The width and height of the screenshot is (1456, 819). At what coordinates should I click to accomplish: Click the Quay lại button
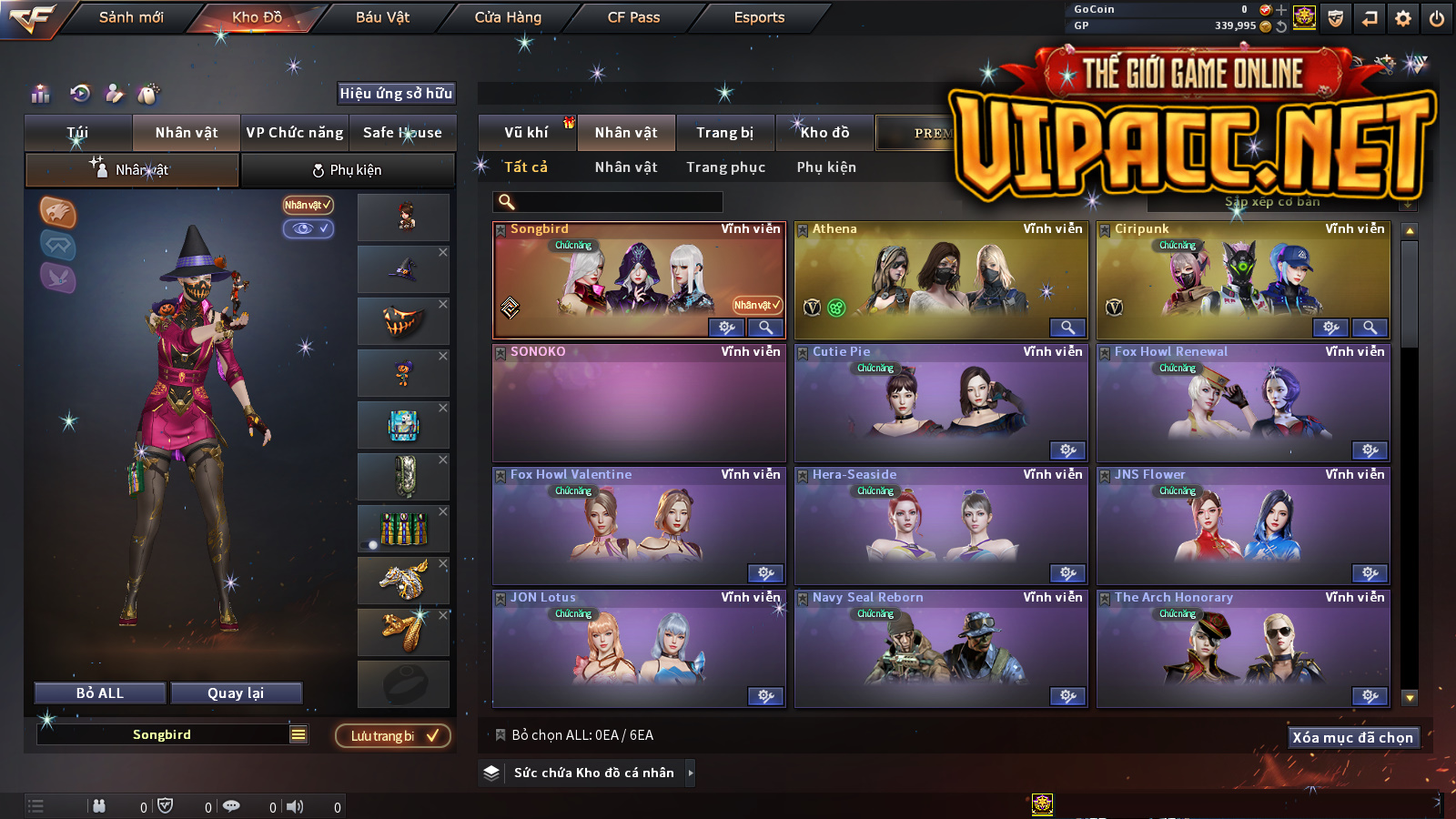tap(236, 693)
